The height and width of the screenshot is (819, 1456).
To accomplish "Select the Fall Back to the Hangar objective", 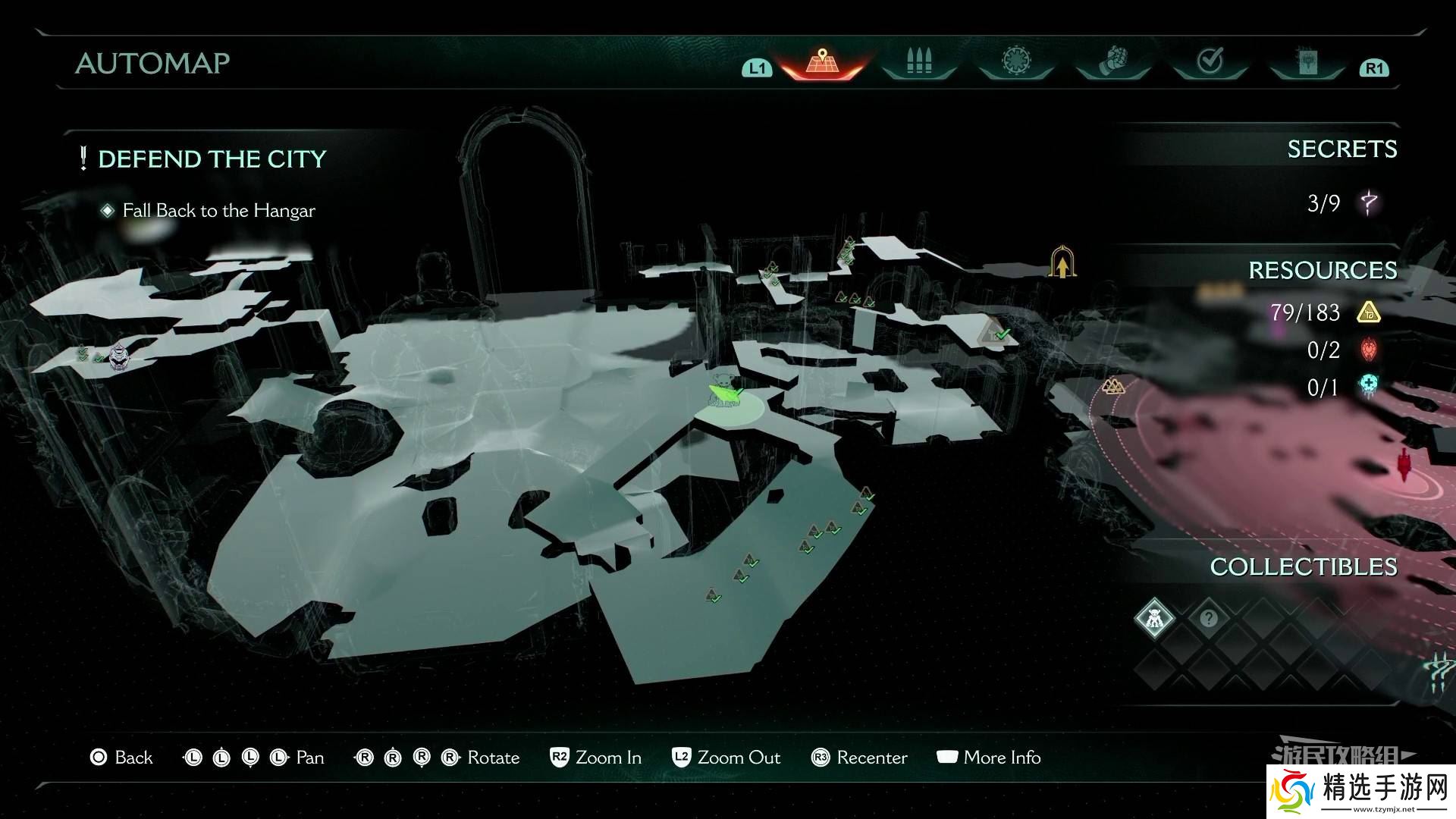I will pyautogui.click(x=218, y=211).
